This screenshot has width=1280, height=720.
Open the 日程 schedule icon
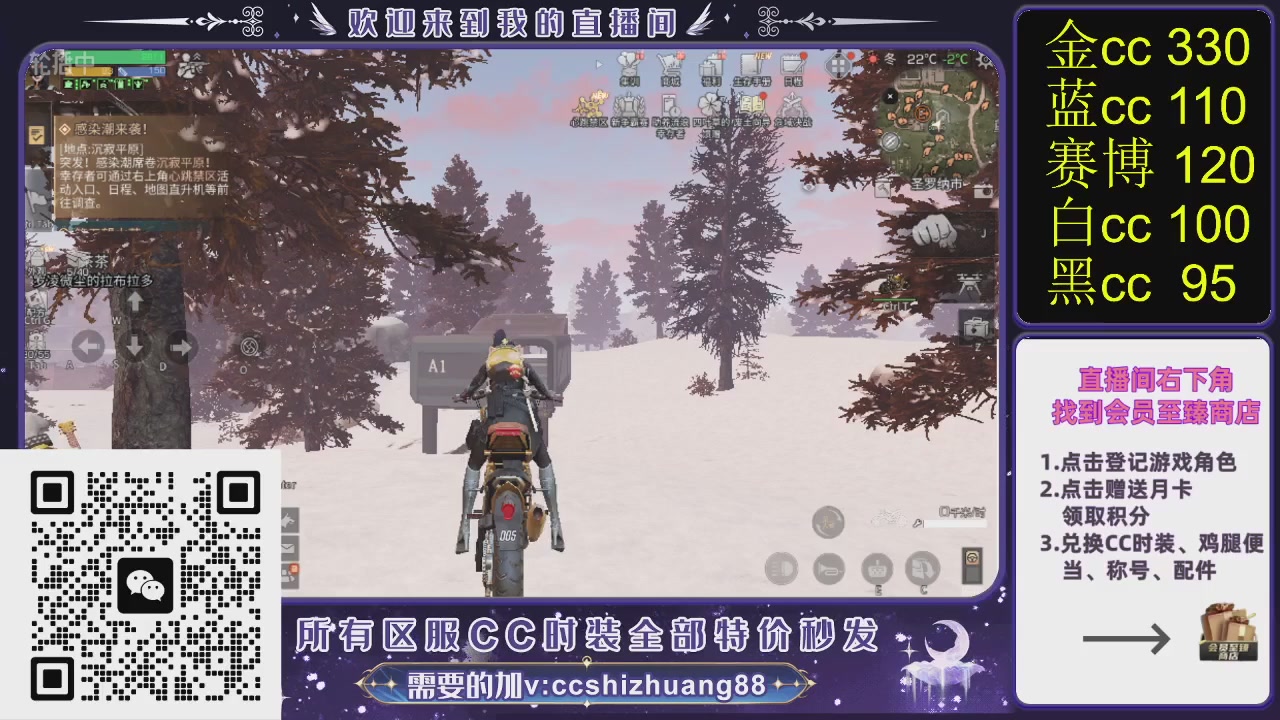click(x=791, y=66)
